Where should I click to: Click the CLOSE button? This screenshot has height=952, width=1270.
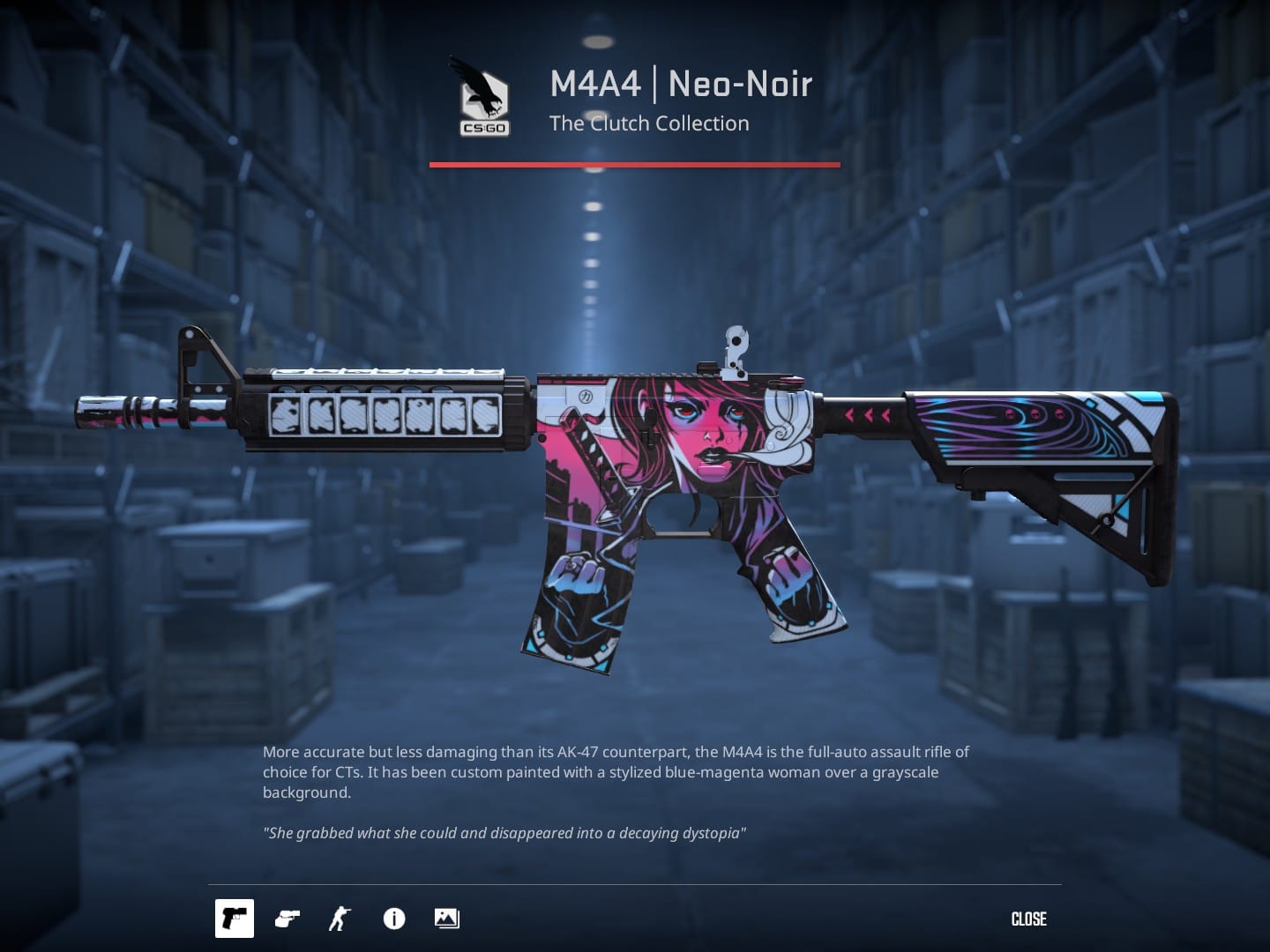(1028, 919)
